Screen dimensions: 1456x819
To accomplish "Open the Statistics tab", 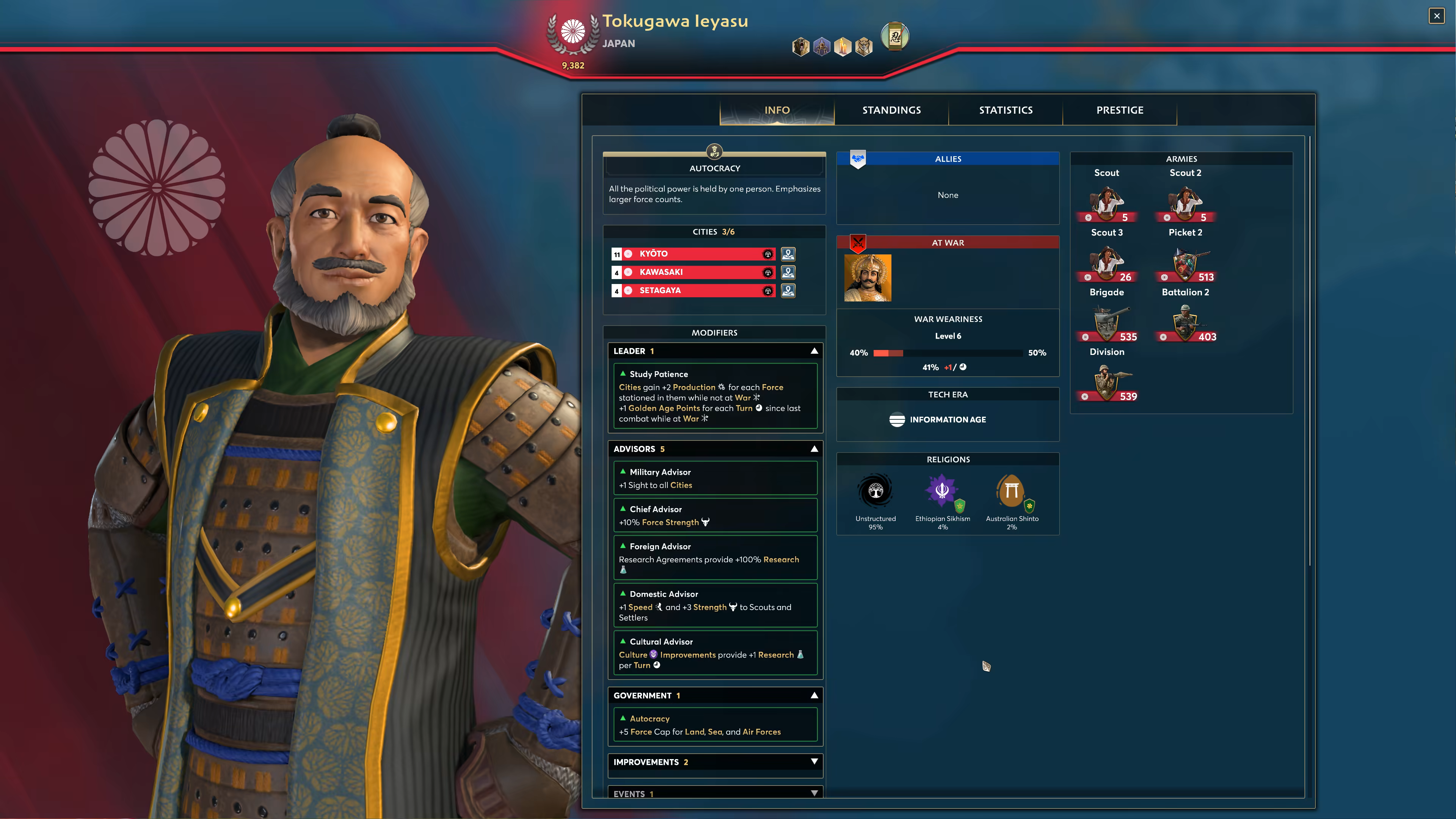I will coord(1006,110).
